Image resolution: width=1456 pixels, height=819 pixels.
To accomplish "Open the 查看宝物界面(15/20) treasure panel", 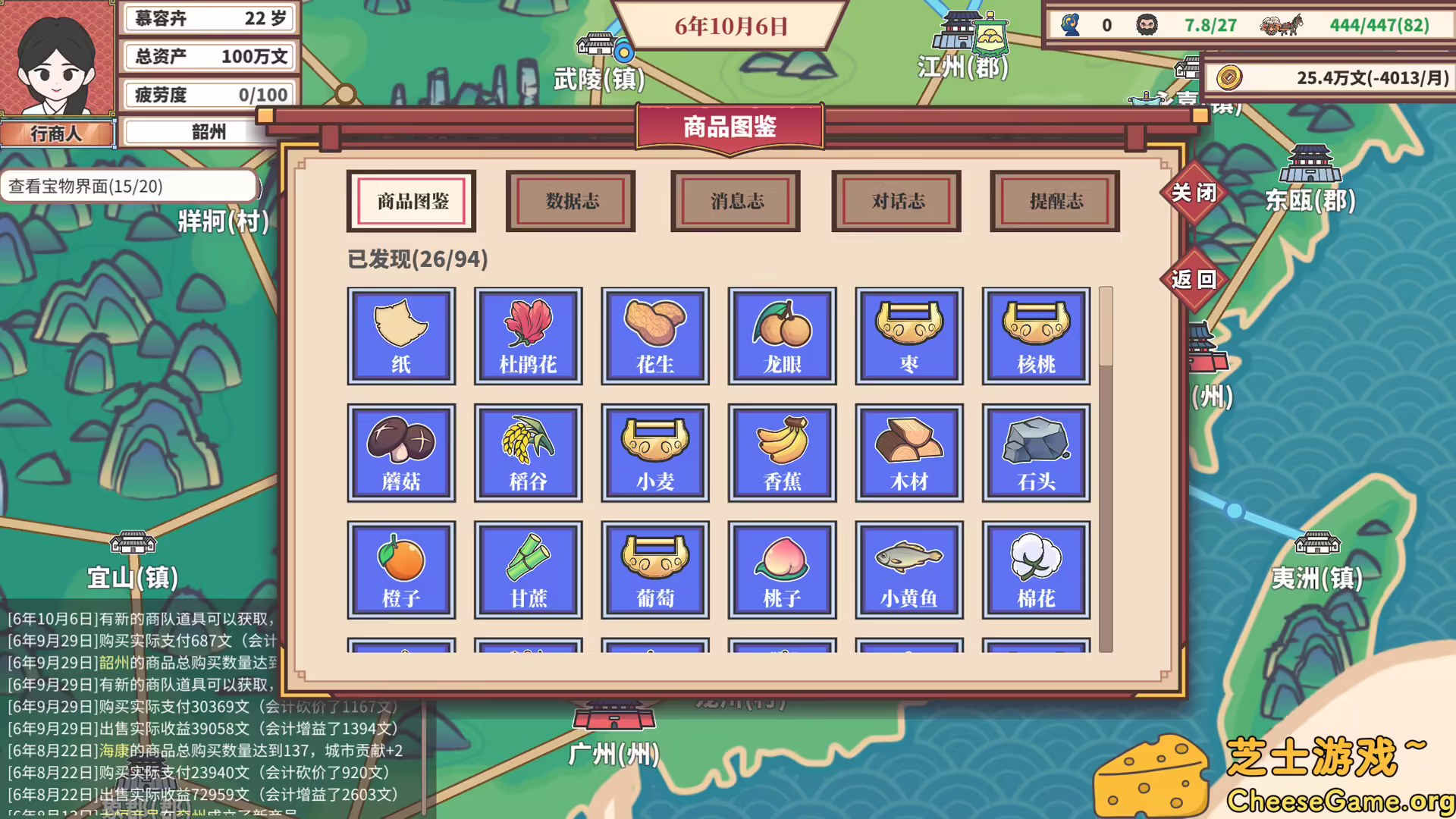I will pos(129,184).
